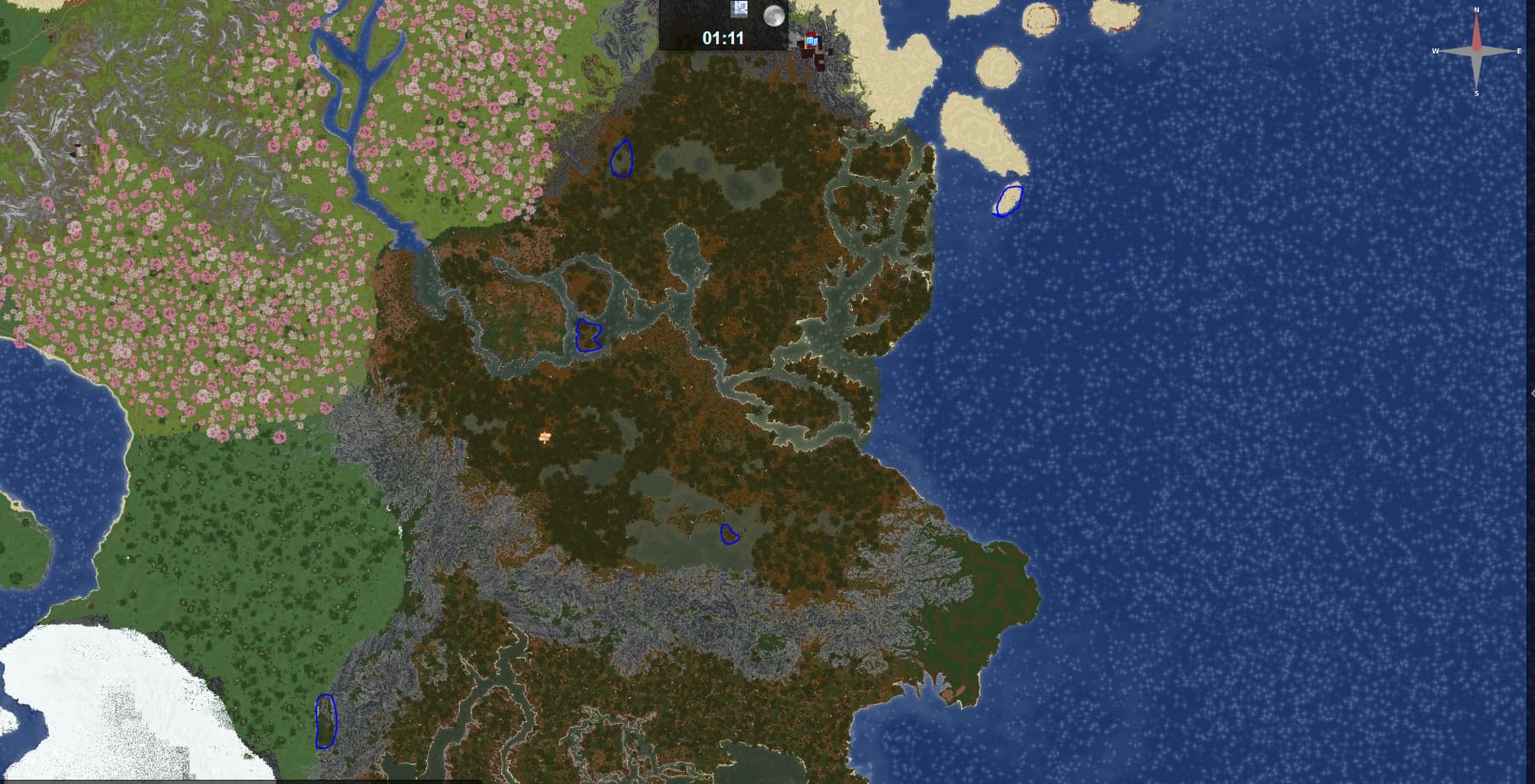This screenshot has width=1535, height=784.
Task: Open the collapsed sidebar strip at the window edge
Action: 1531,392
